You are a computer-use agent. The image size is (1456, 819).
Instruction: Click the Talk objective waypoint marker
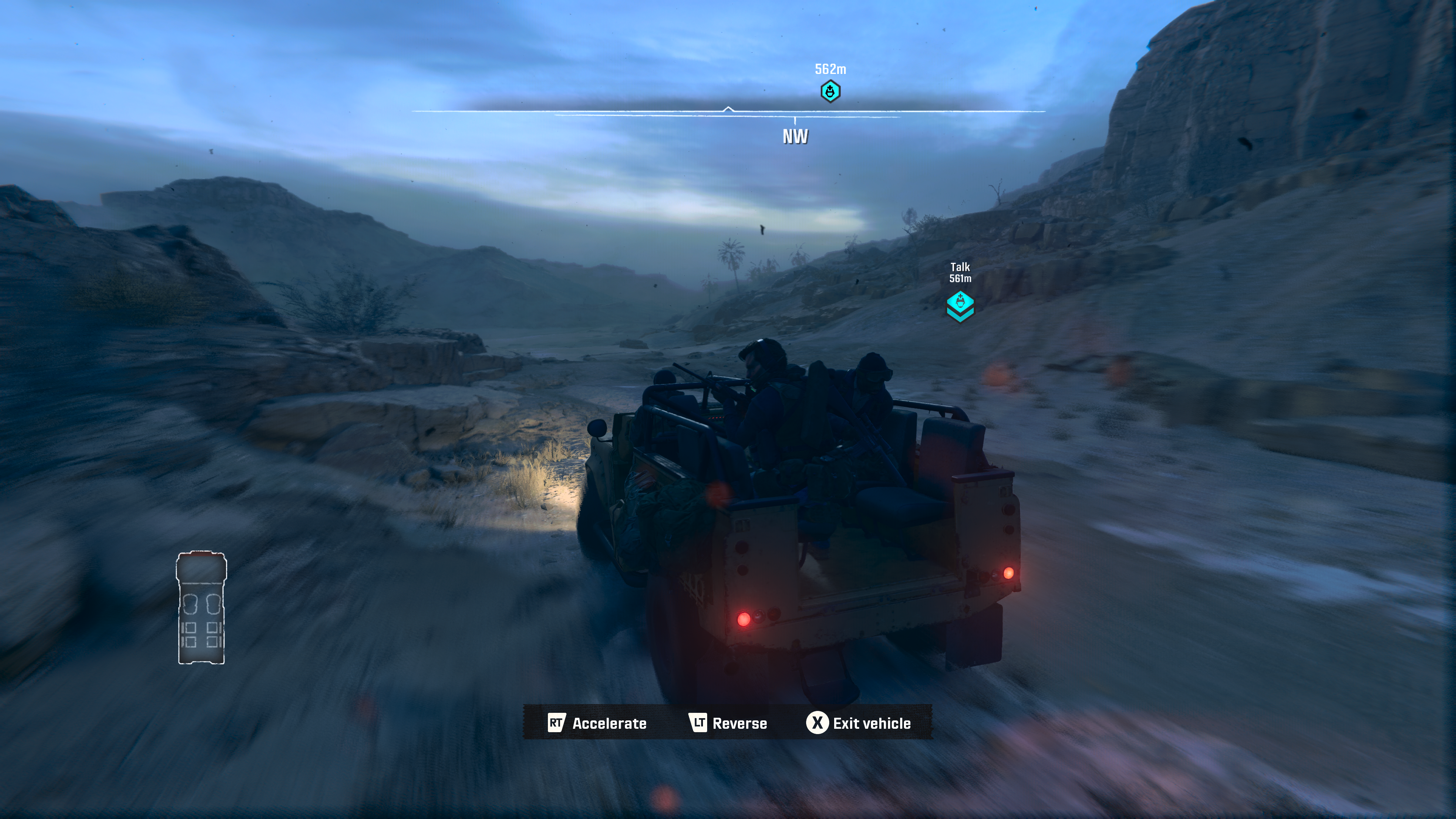960,305
